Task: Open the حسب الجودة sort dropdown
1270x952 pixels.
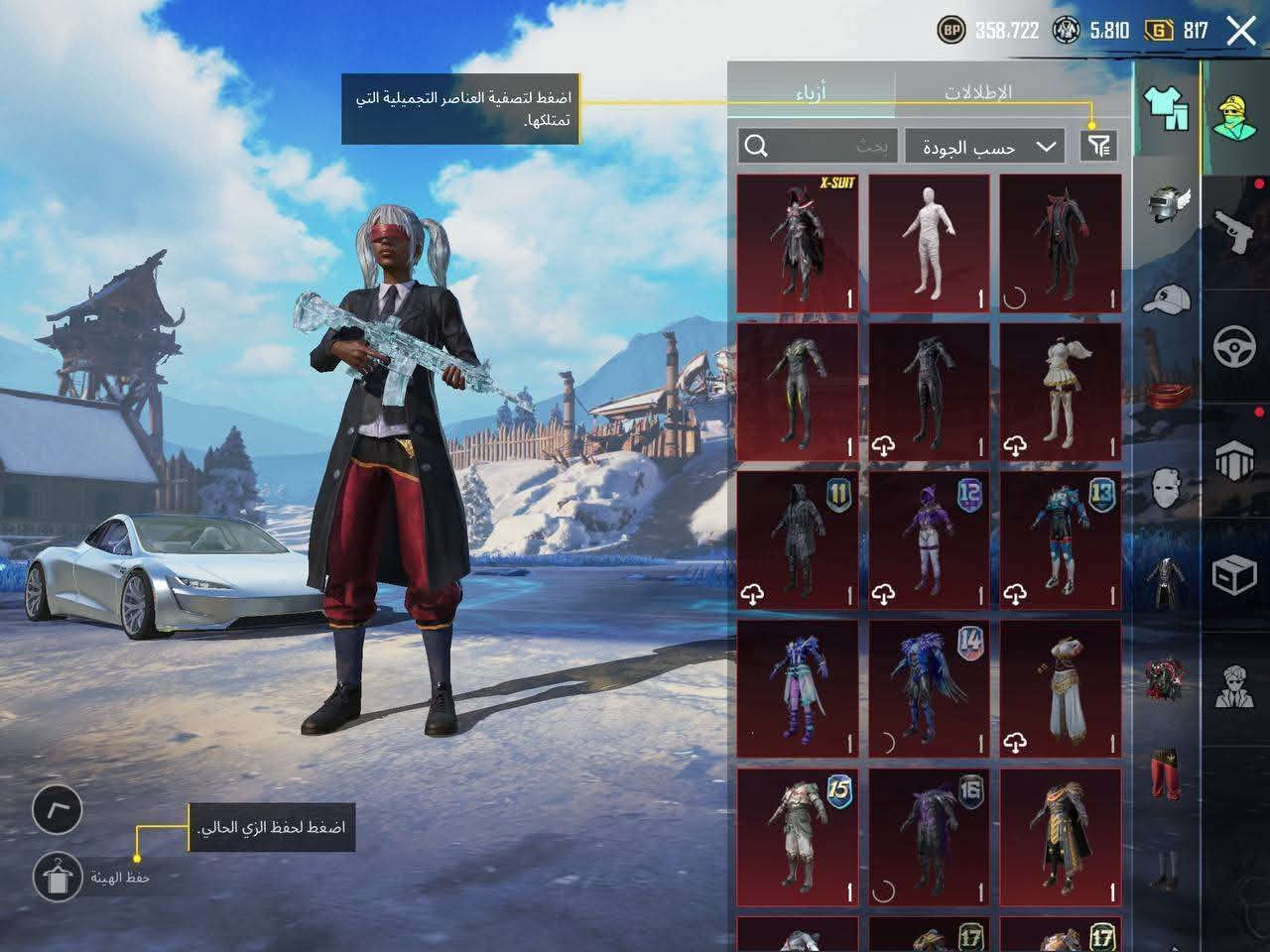Action: 984,147
